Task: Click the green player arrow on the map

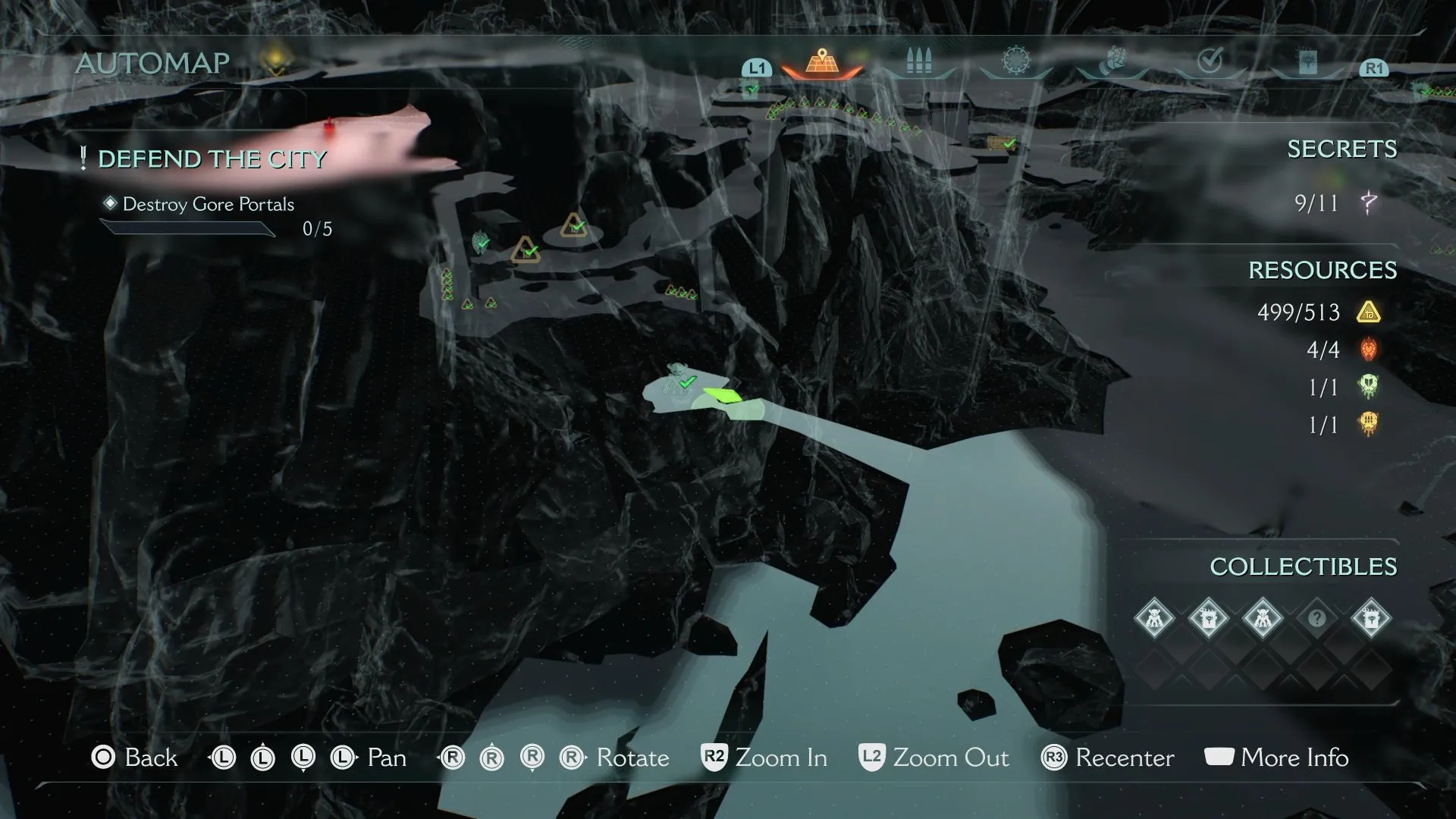Action: click(722, 395)
